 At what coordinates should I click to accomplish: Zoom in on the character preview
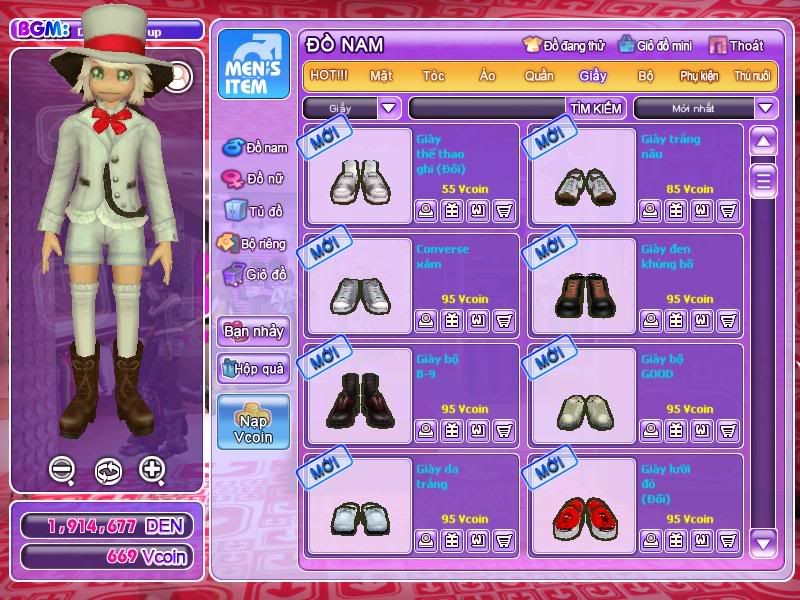(x=152, y=469)
